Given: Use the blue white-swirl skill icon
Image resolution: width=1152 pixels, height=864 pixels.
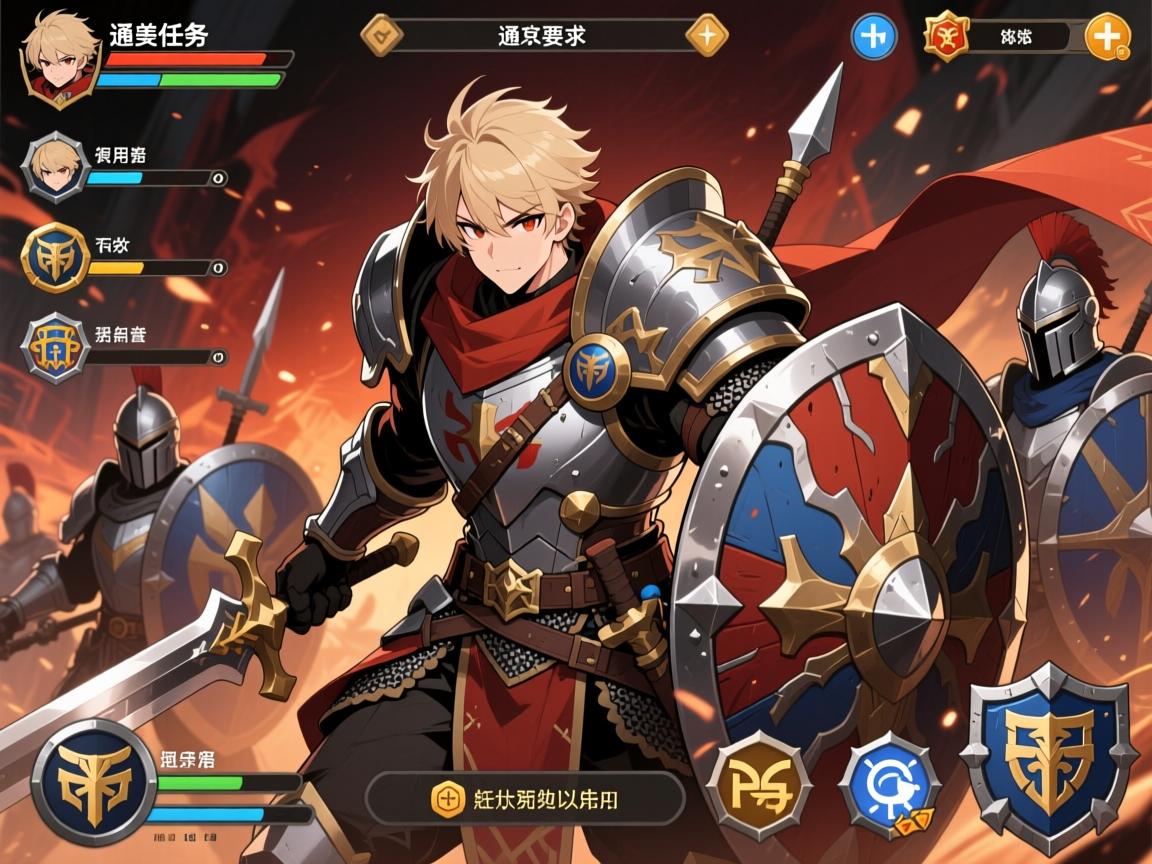Looking at the screenshot, I should [889, 785].
